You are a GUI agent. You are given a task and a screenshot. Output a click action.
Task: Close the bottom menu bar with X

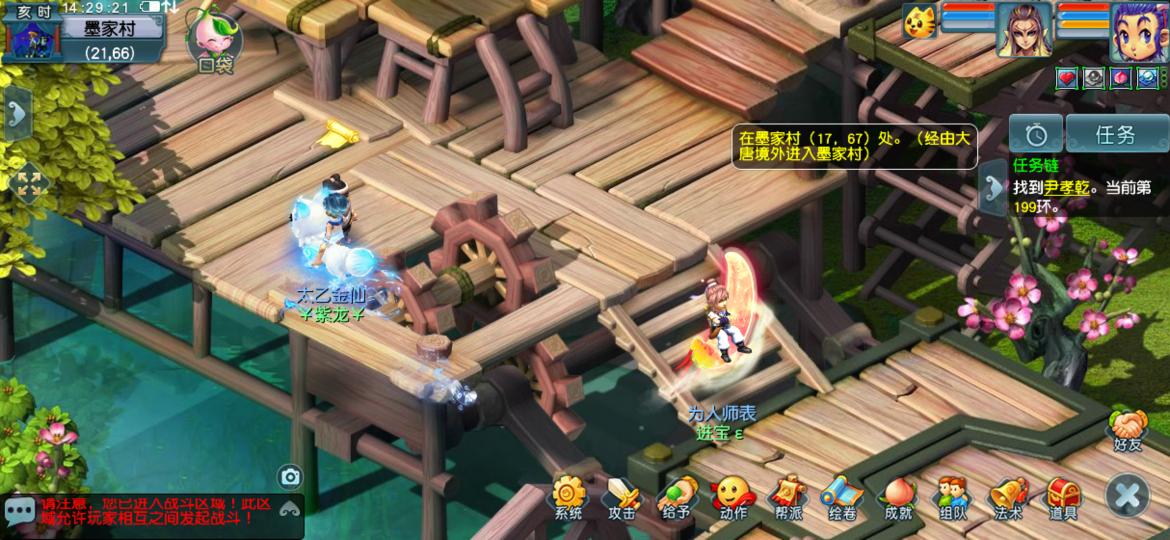pyautogui.click(x=1127, y=495)
